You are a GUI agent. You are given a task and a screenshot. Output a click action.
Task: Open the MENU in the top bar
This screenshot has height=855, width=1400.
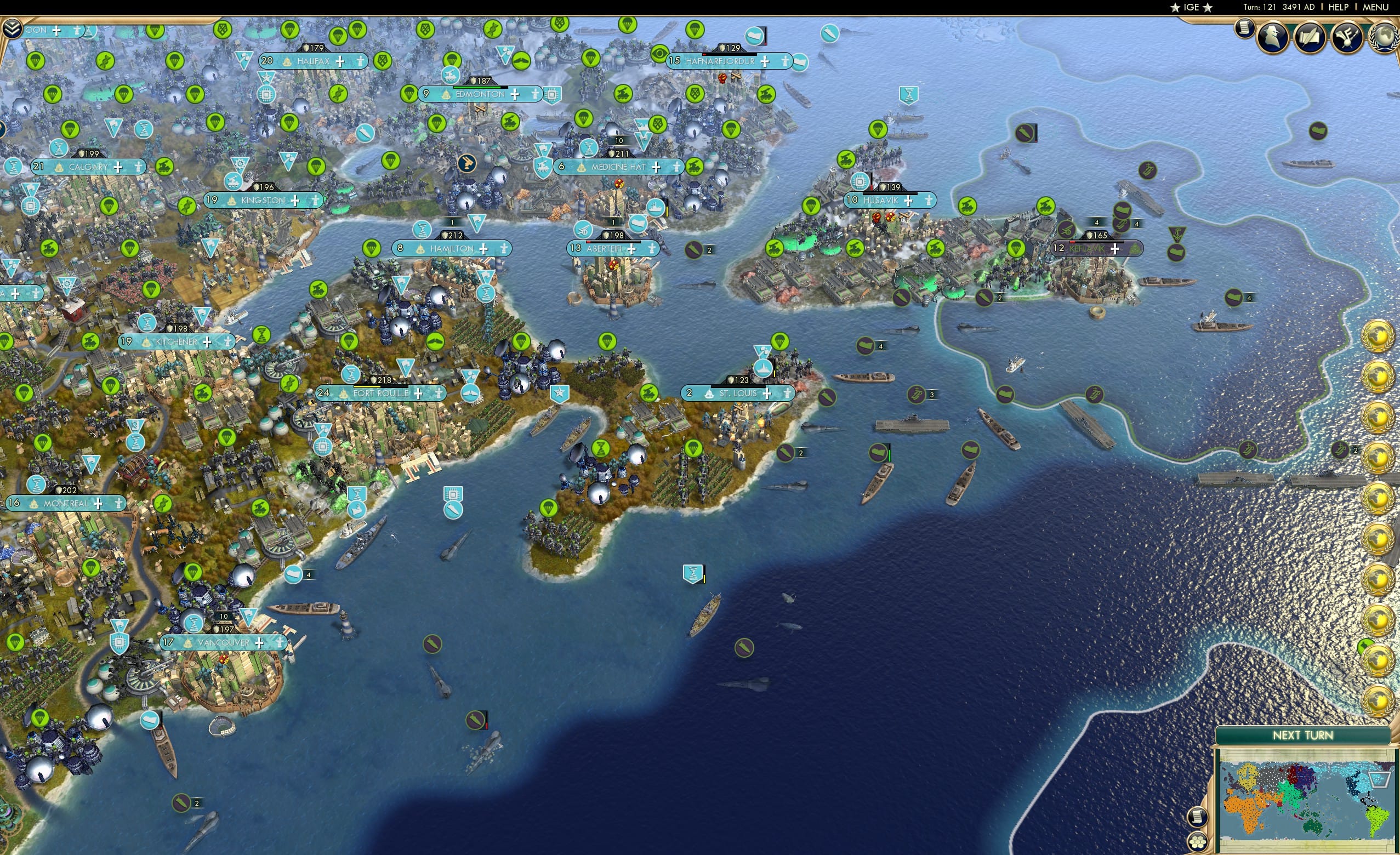click(x=1375, y=7)
